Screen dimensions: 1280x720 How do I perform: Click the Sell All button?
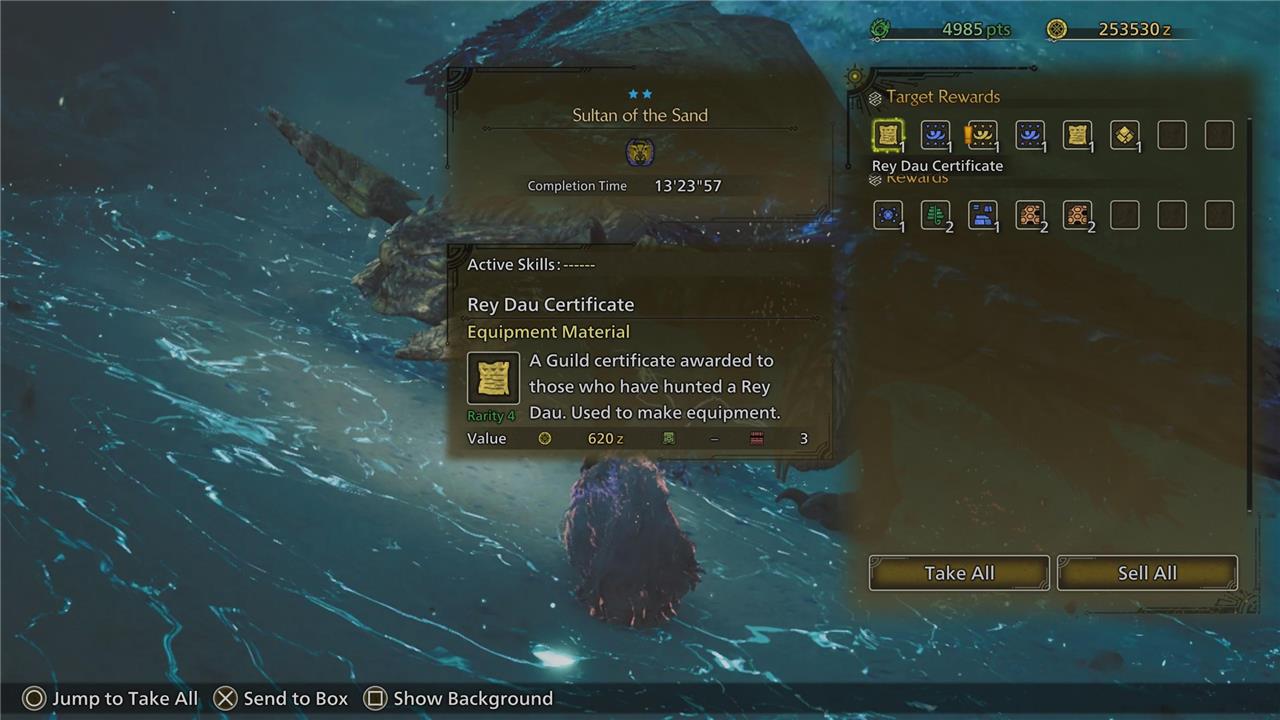[1146, 573]
